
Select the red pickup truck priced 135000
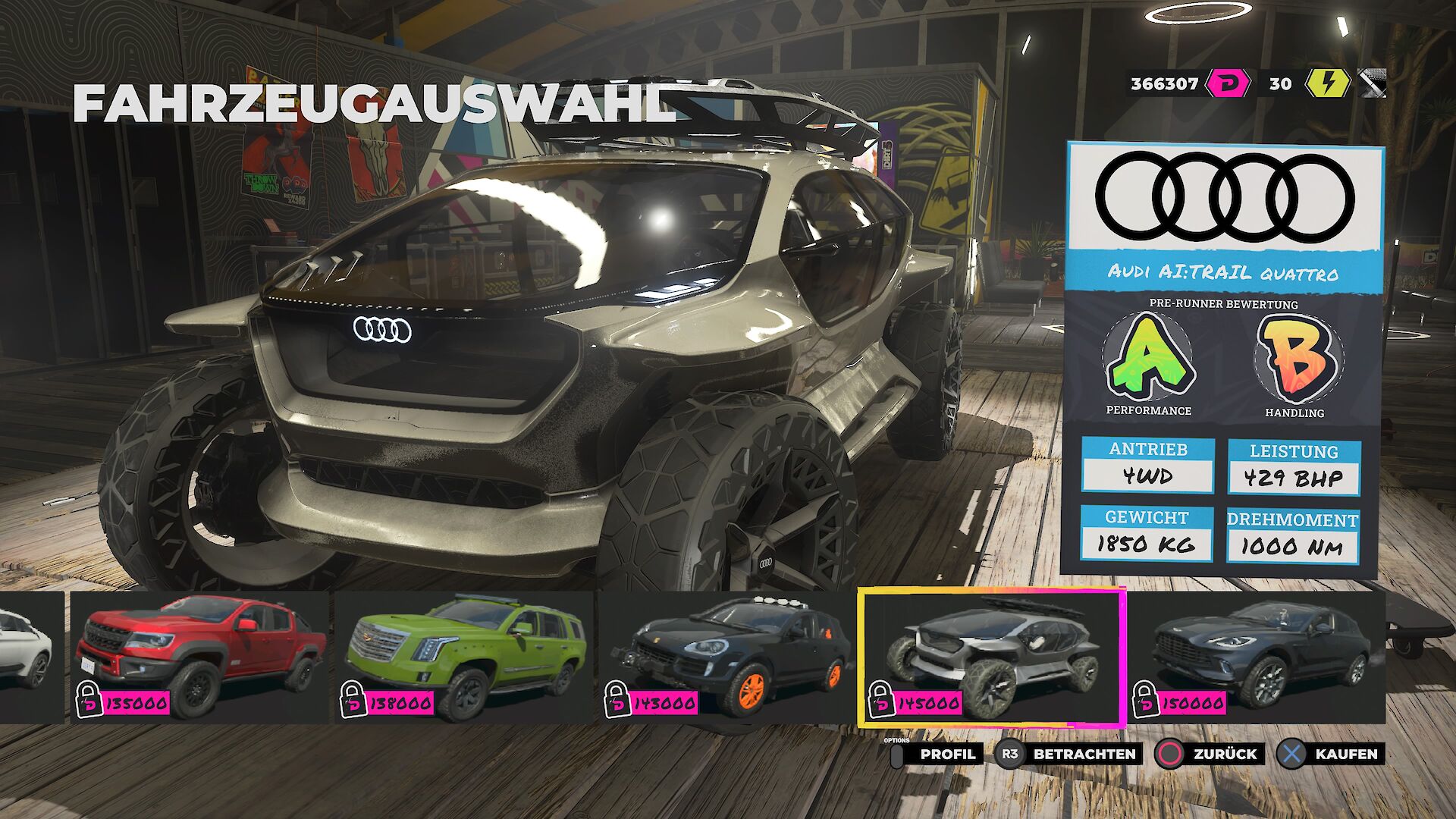200,657
